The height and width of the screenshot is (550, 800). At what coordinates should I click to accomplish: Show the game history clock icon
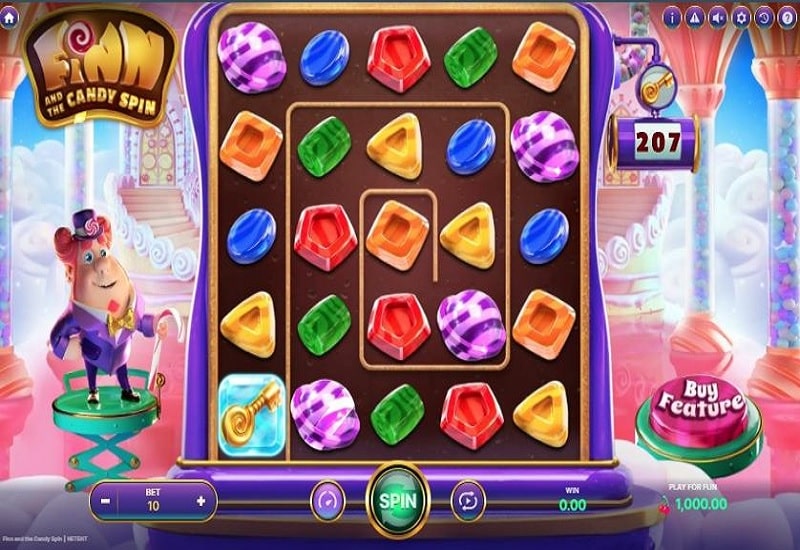(x=764, y=17)
